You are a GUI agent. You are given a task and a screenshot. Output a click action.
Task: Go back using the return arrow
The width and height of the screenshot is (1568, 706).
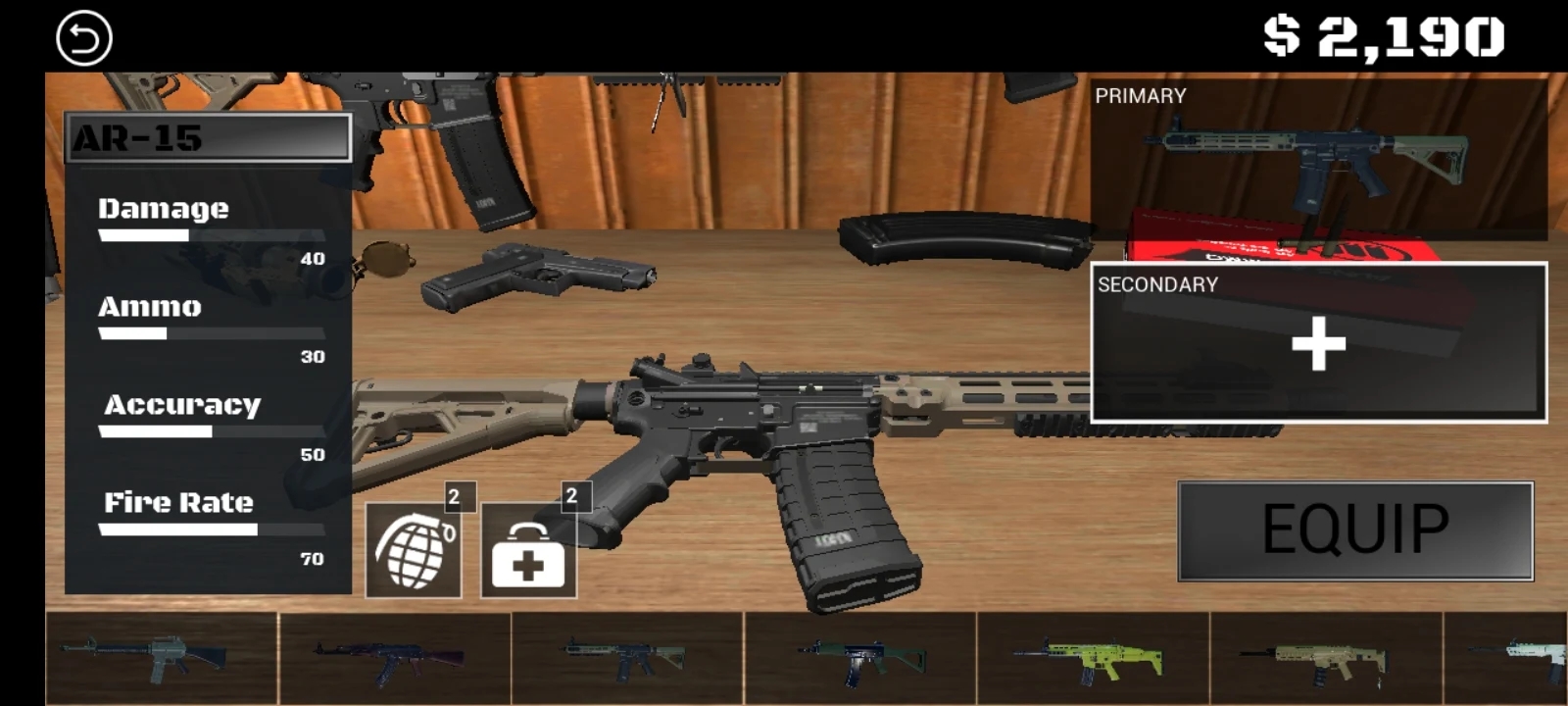84,38
